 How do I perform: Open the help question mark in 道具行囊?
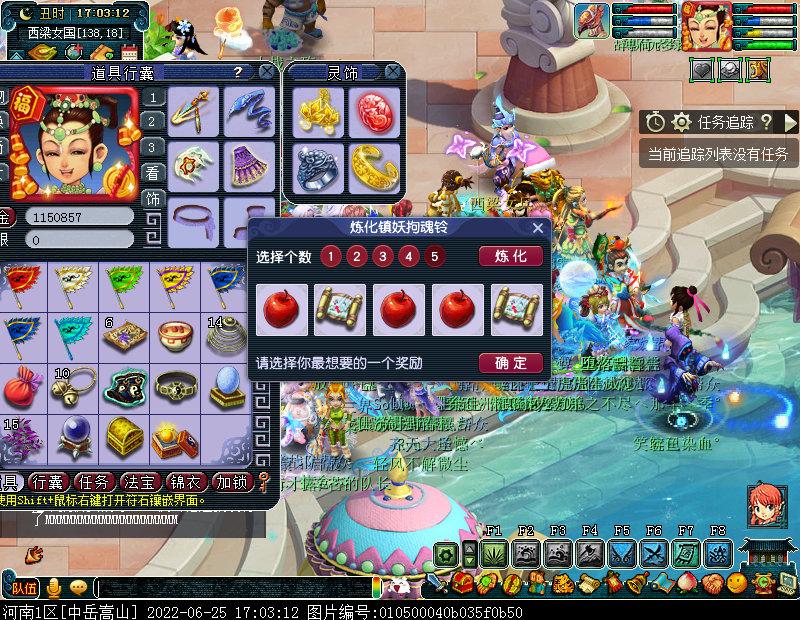pos(237,72)
